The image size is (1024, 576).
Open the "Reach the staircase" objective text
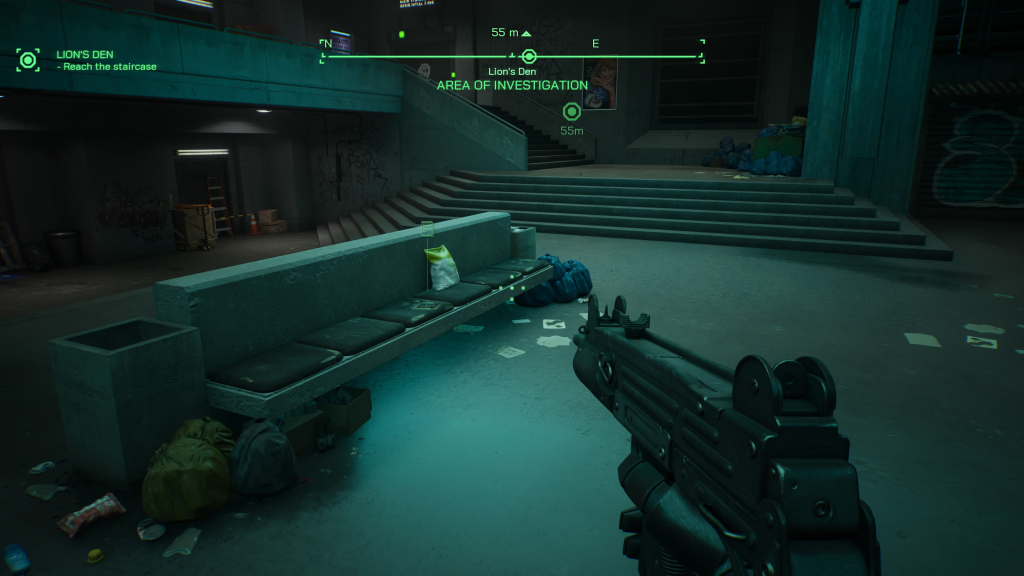tap(110, 67)
